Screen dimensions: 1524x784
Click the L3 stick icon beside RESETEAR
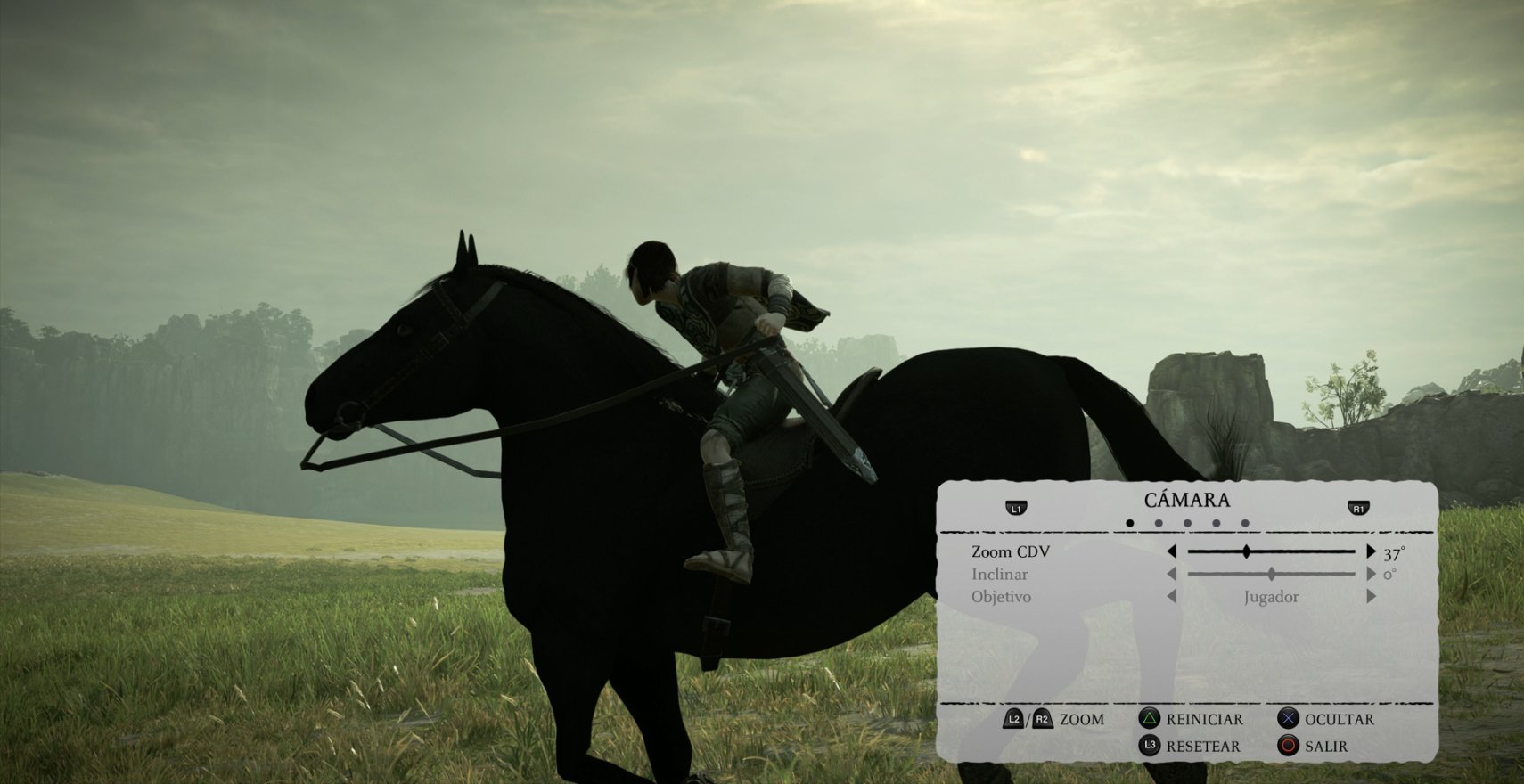click(x=1151, y=746)
